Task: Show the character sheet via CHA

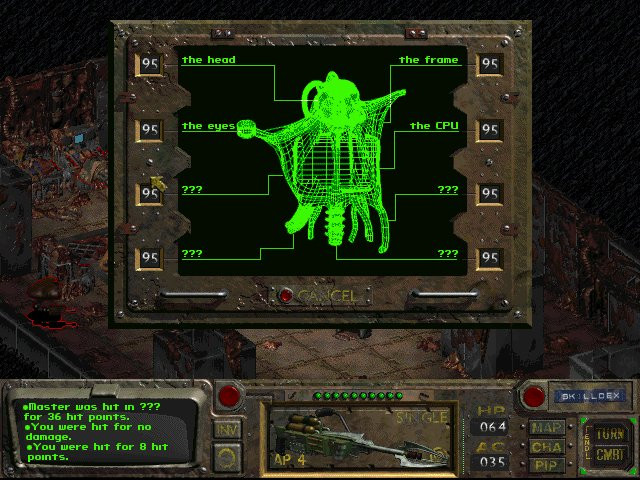Action: click(x=547, y=446)
